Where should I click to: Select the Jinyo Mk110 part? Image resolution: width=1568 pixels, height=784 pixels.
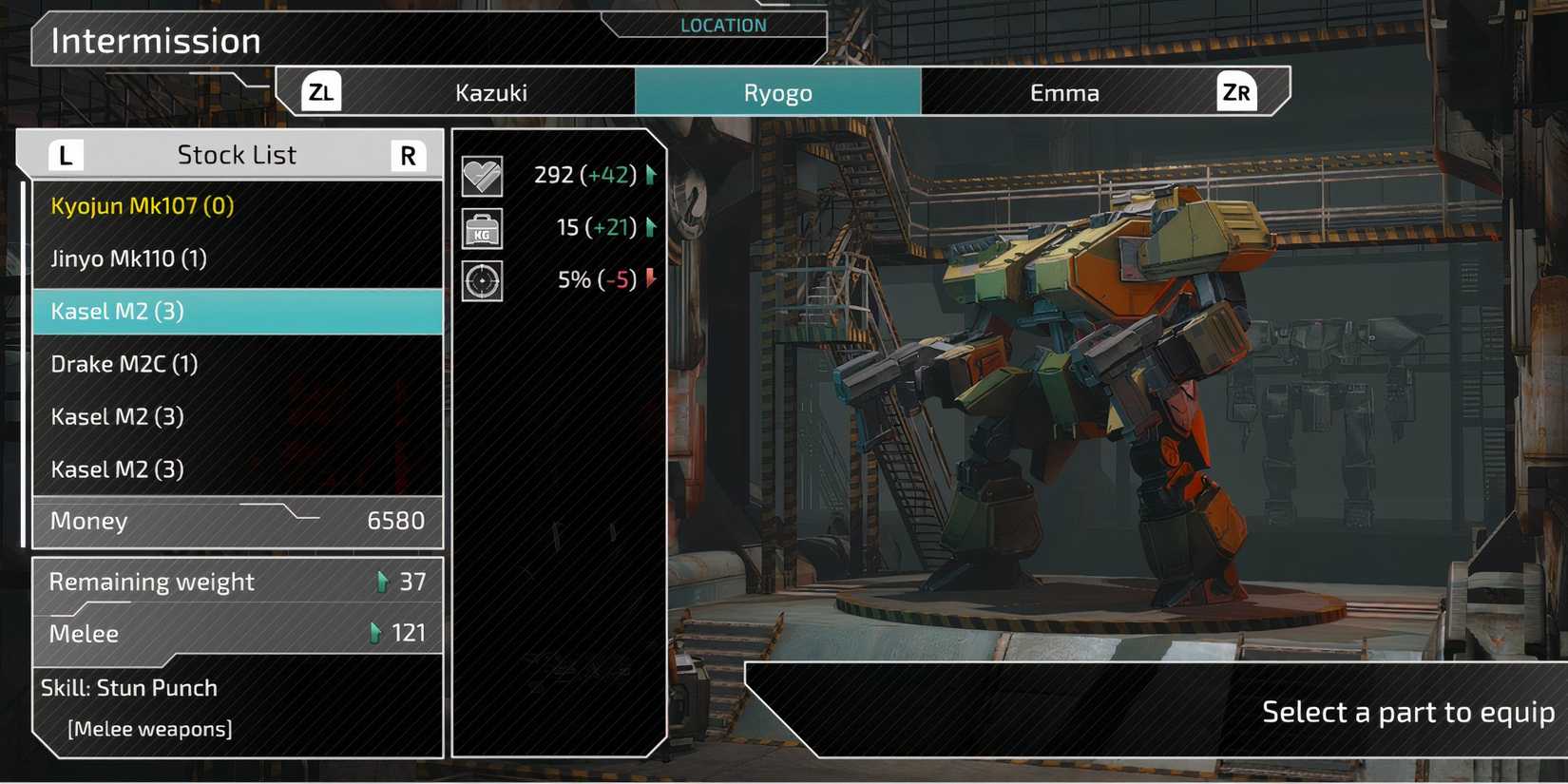(x=130, y=258)
